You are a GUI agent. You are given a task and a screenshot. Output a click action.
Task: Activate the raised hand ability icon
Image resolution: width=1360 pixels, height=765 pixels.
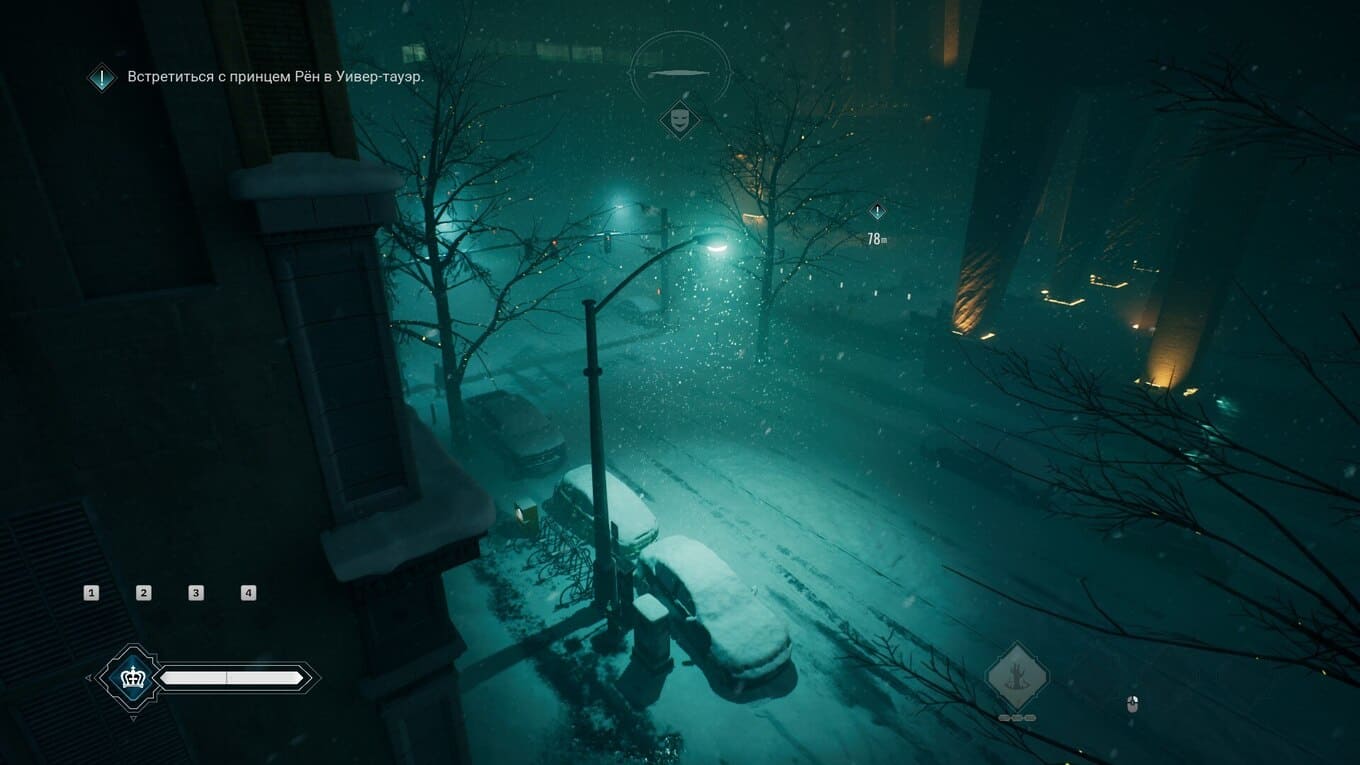coord(1017,677)
